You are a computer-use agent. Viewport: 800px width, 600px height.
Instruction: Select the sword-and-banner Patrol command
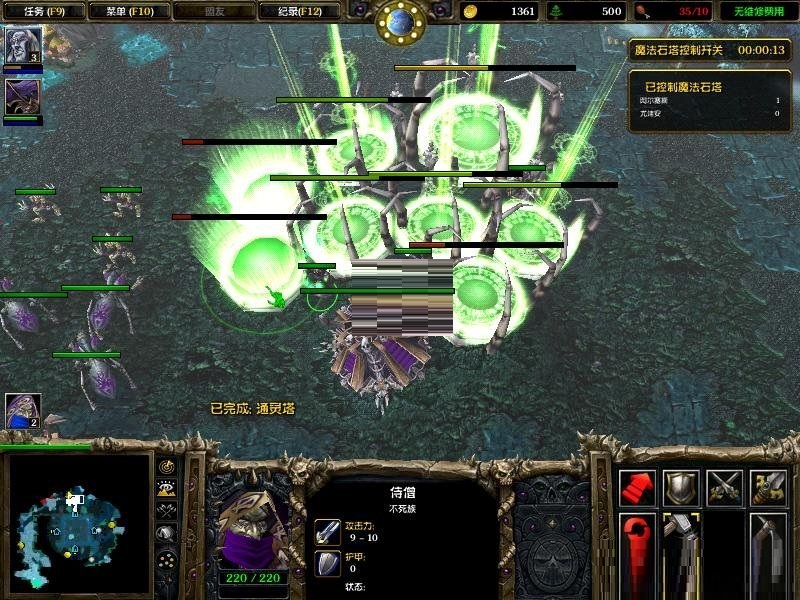[769, 487]
